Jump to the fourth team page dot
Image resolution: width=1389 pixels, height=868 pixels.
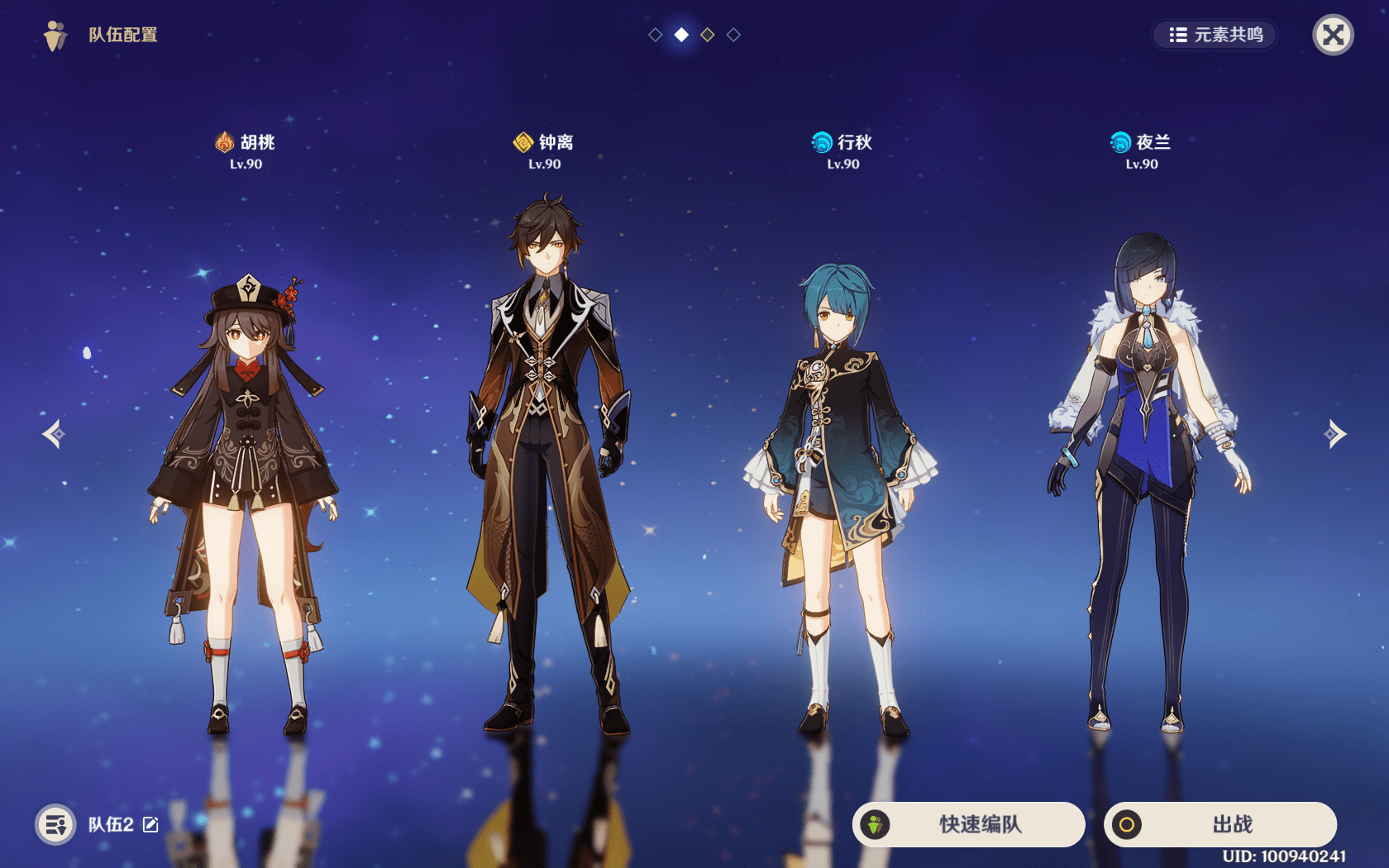click(733, 35)
